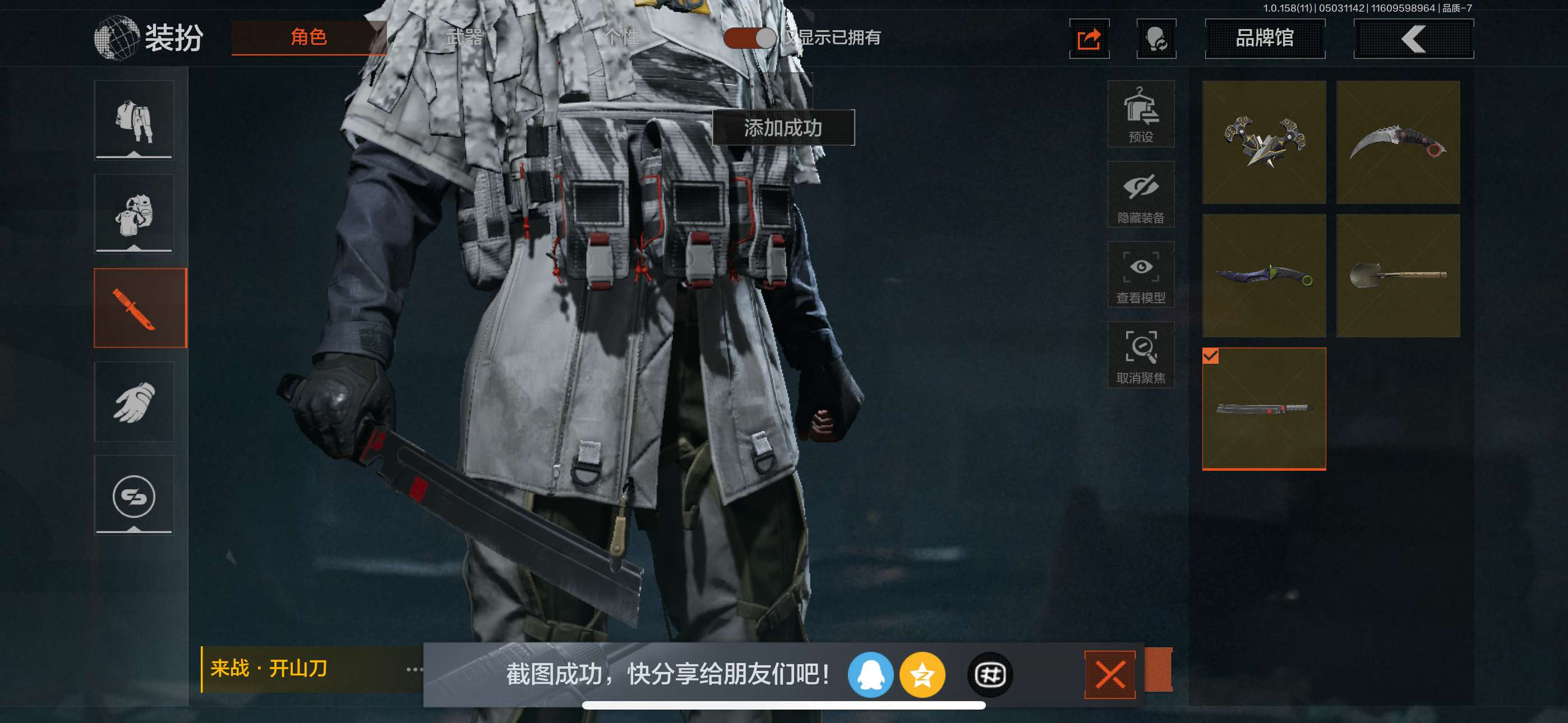Screen dimensions: 1568x723
Task: Open the 品牌馆 brand hall
Action: click(x=1264, y=39)
